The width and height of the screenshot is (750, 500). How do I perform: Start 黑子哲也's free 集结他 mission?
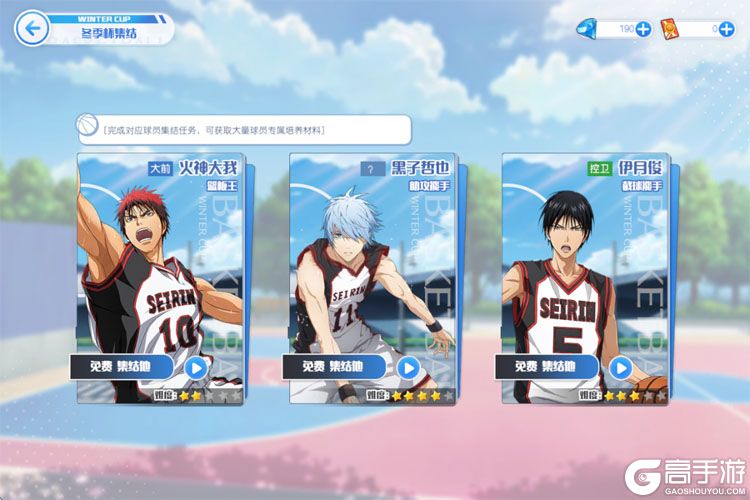pos(407,367)
